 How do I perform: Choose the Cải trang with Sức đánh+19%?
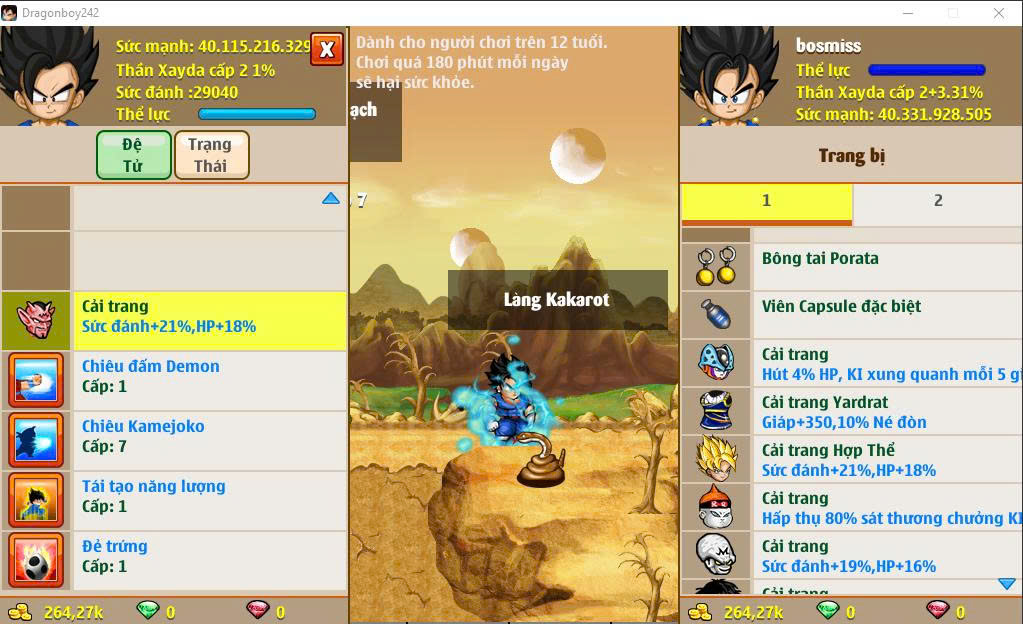coord(885,555)
